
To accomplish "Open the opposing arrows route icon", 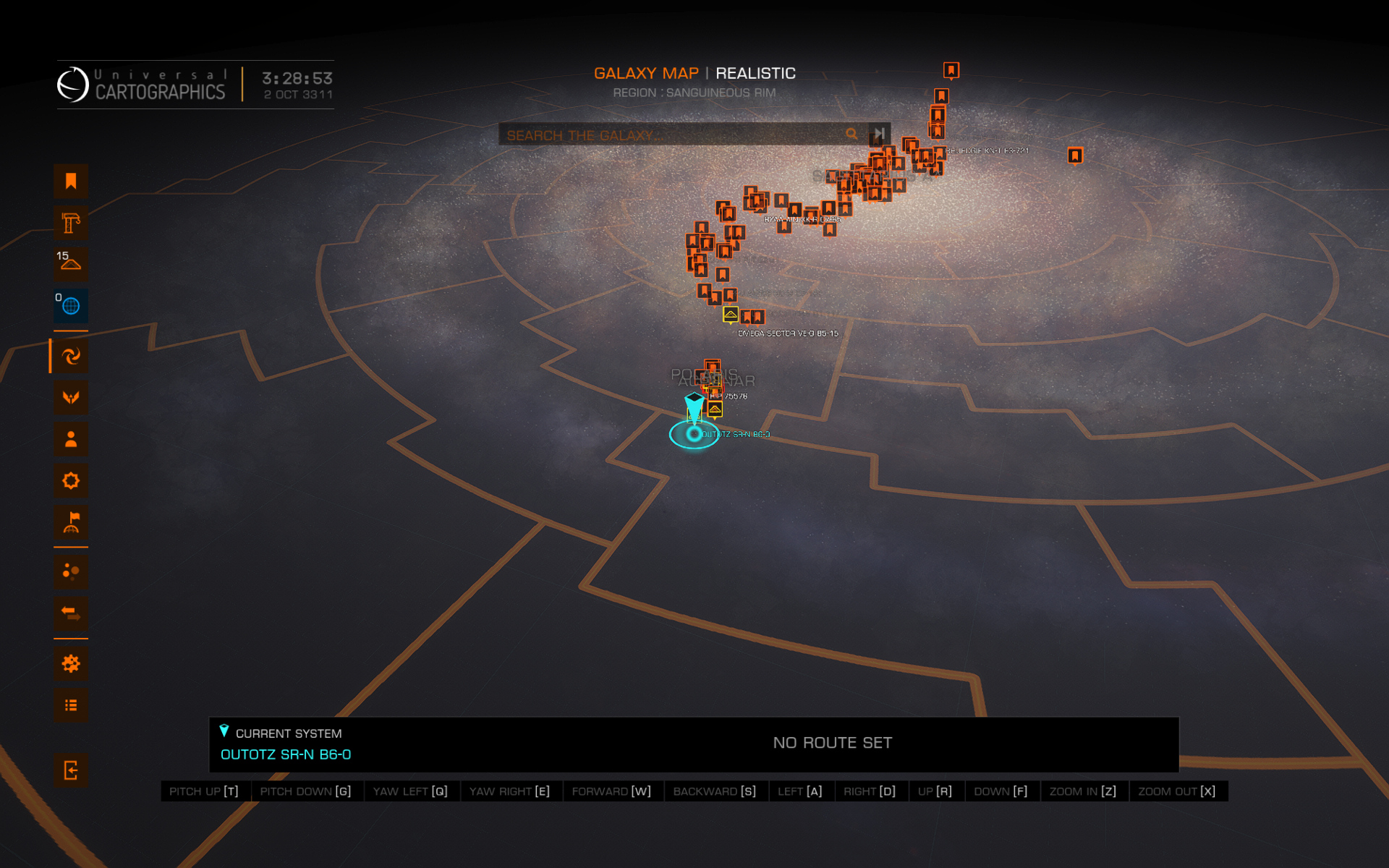I will tap(71, 613).
